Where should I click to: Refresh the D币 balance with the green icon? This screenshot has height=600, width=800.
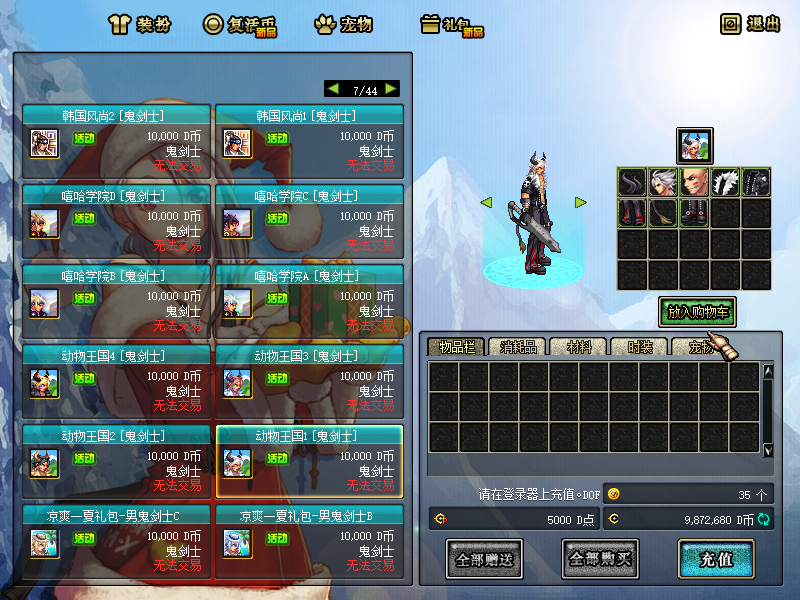(764, 519)
